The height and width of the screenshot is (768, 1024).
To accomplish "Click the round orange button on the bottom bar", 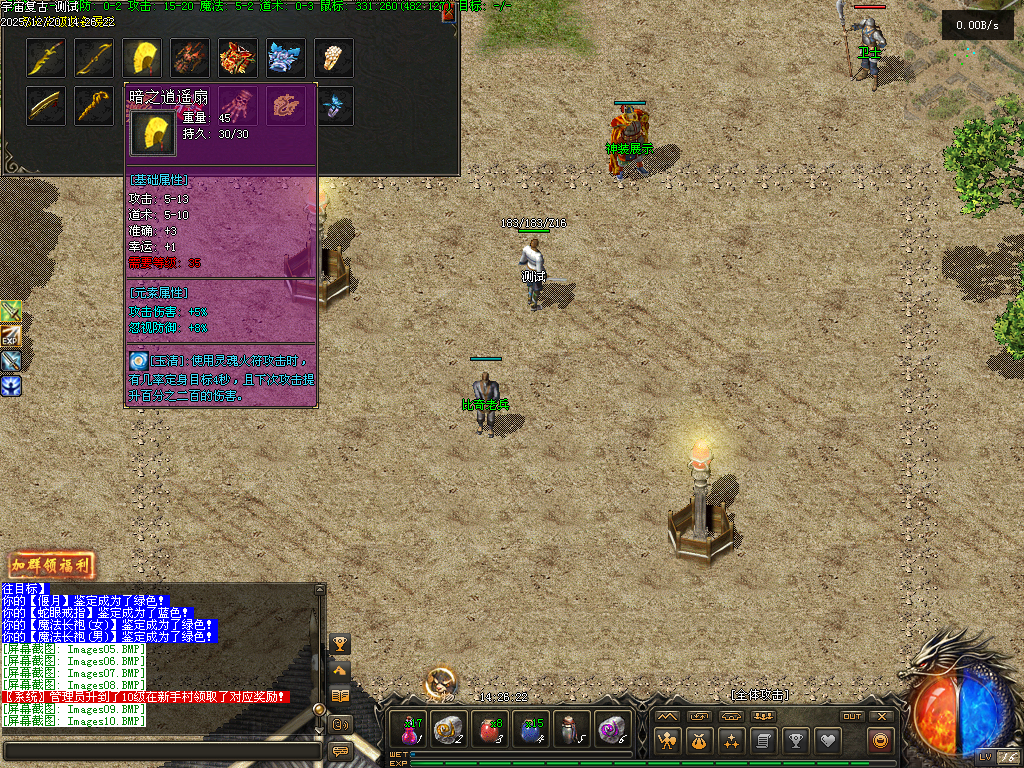I will pyautogui.click(x=882, y=741).
